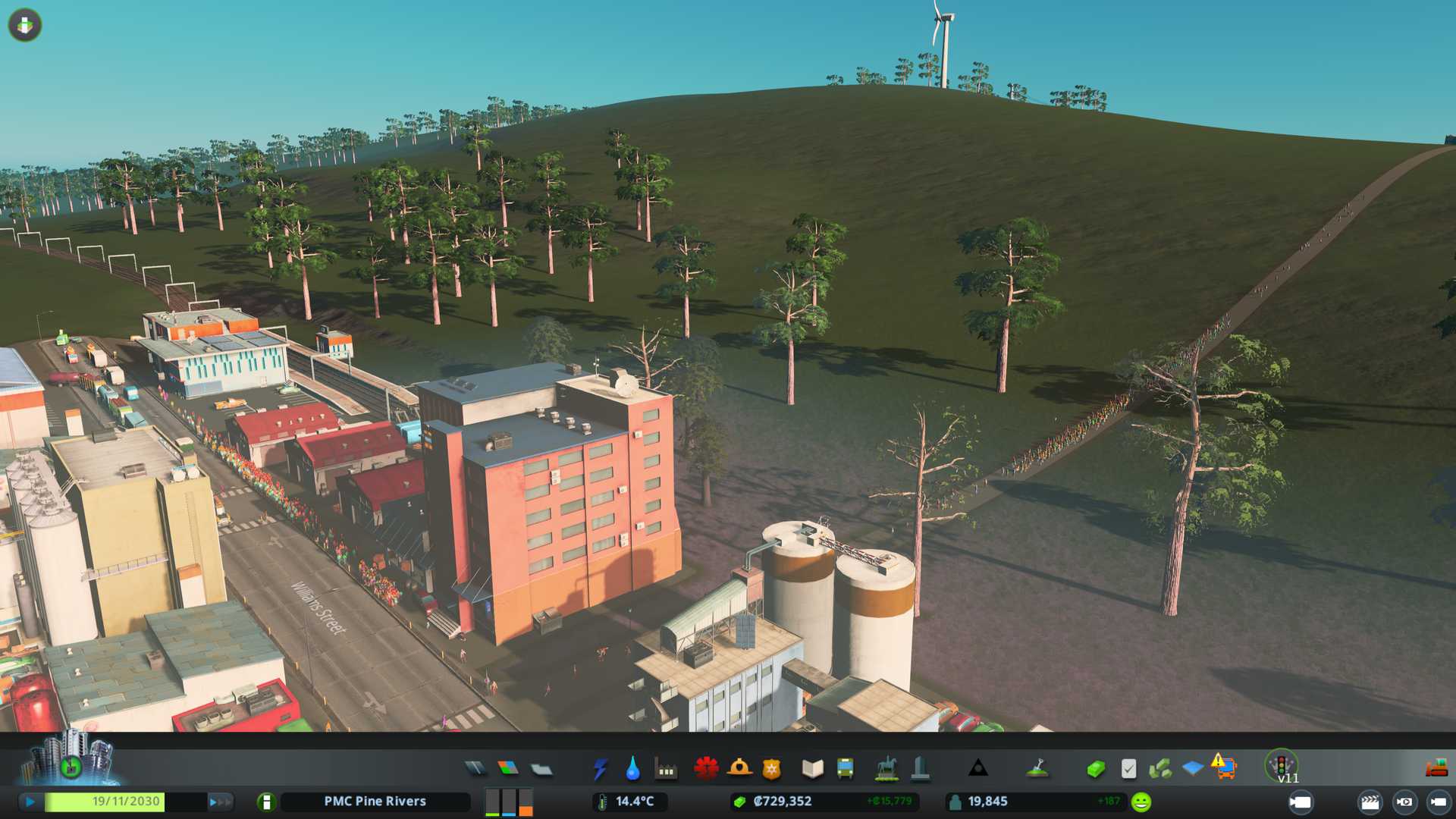Click the green smiley happiness icon
1456x819 pixels.
click(x=1141, y=802)
